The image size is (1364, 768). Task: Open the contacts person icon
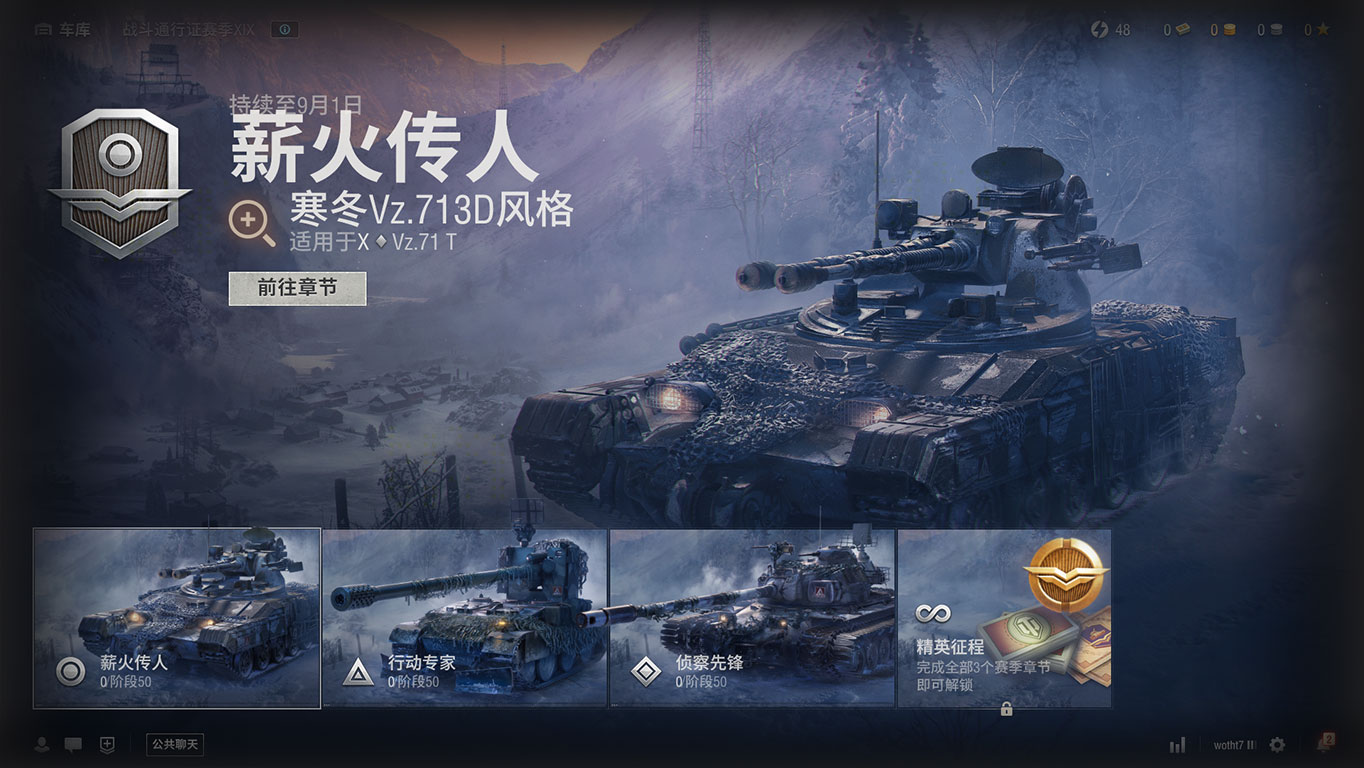tap(42, 744)
